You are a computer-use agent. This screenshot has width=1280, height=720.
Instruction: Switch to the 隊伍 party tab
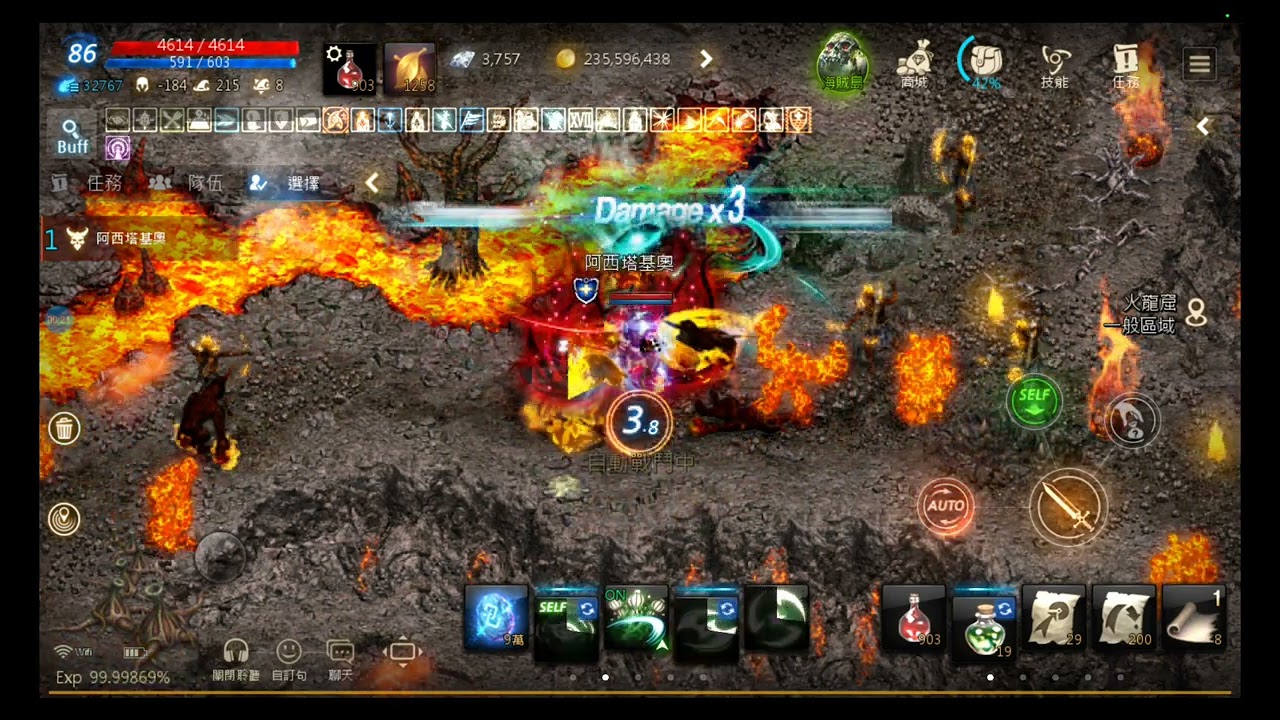point(187,183)
